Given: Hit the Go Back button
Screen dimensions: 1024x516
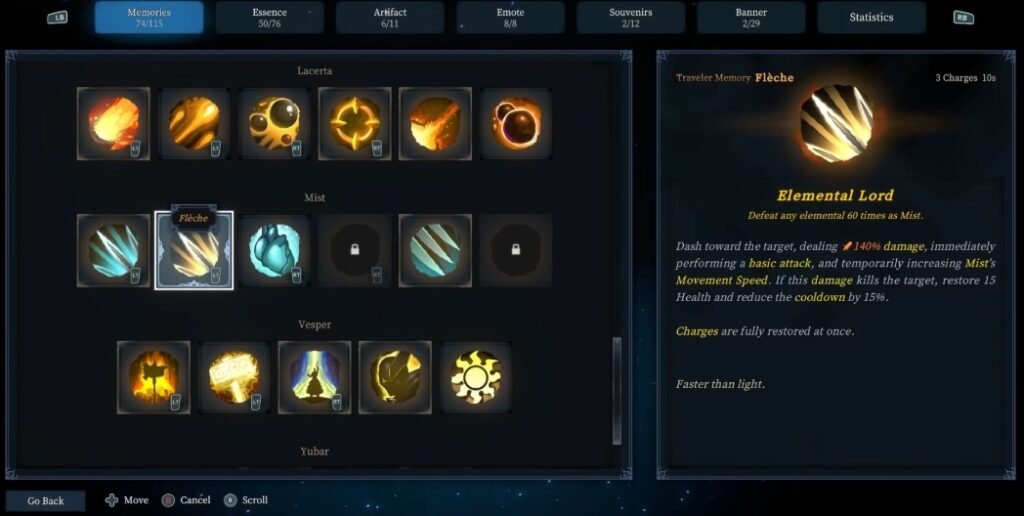Looking at the screenshot, I should click(x=45, y=501).
